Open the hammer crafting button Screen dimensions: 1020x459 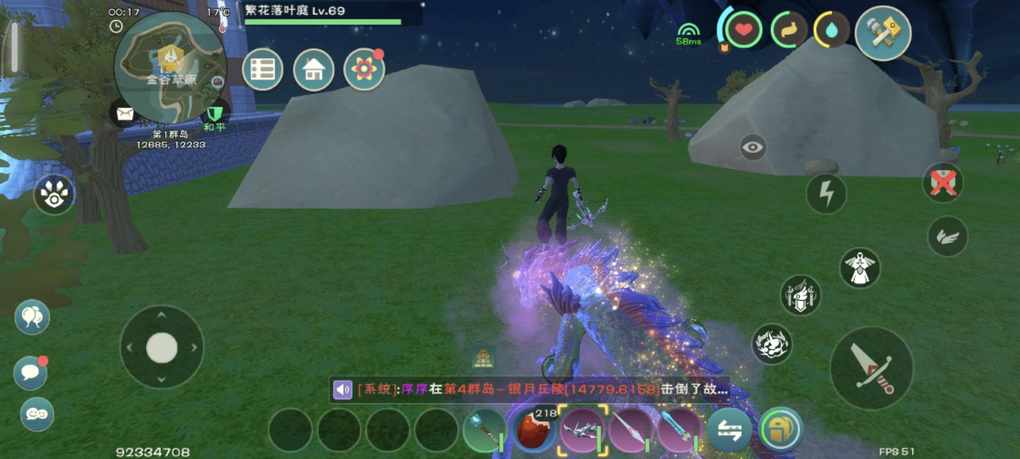pyautogui.click(x=883, y=33)
